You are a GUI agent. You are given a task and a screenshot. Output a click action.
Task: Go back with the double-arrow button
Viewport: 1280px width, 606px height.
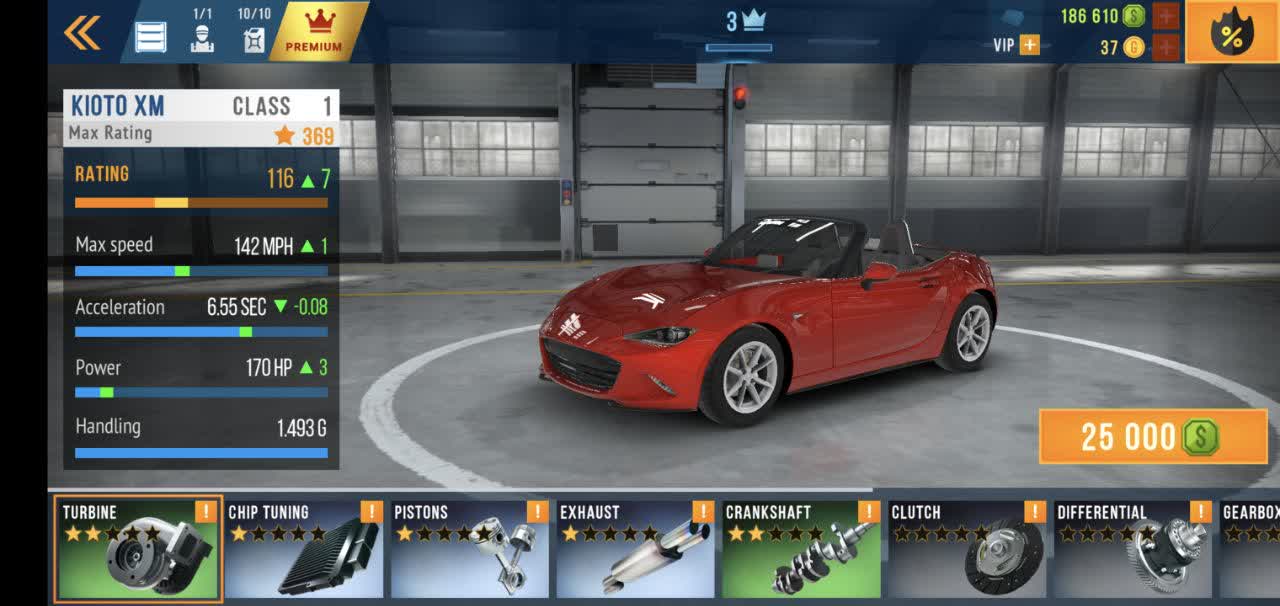click(82, 34)
